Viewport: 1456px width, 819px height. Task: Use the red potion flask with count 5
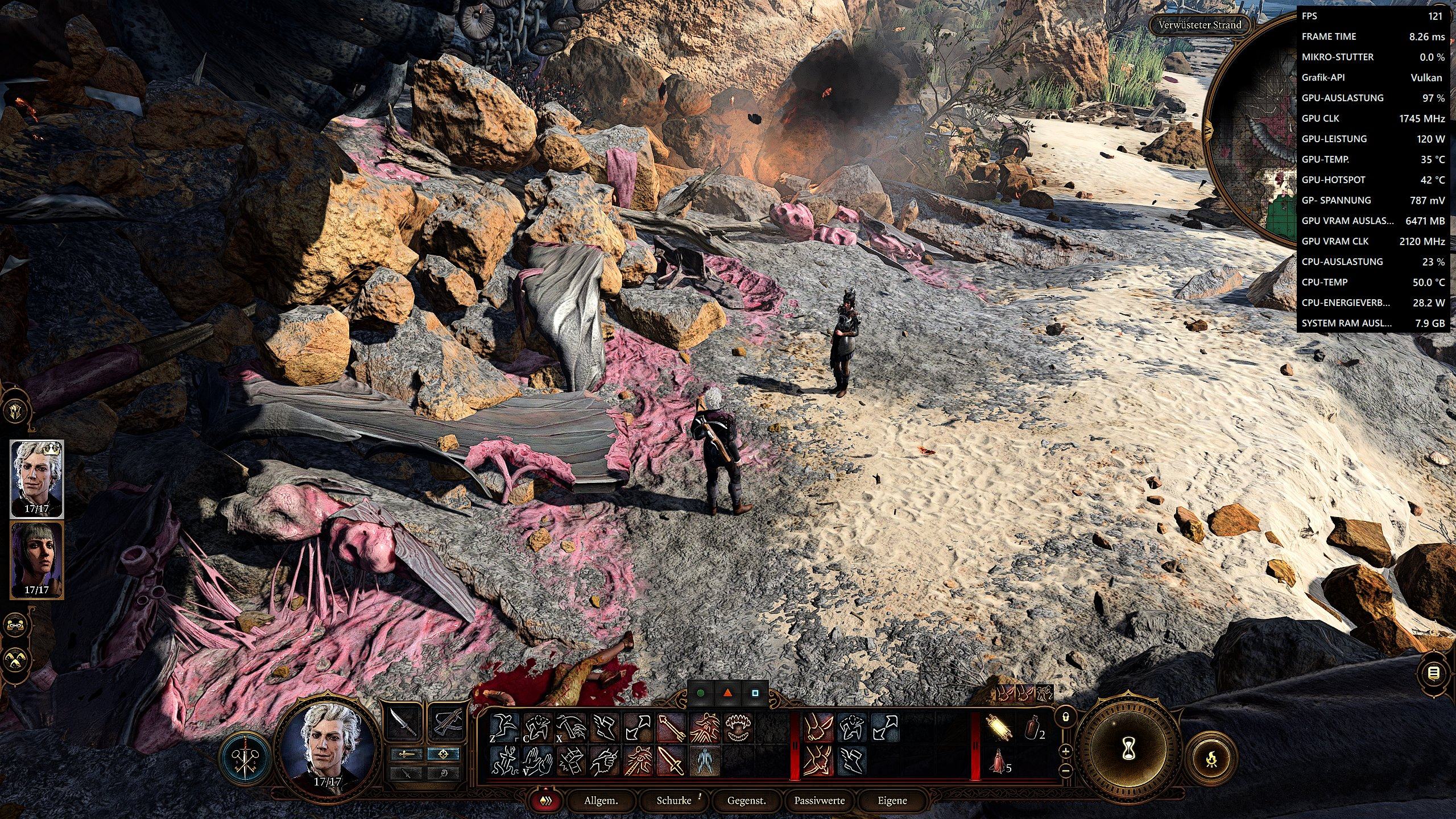point(998,761)
